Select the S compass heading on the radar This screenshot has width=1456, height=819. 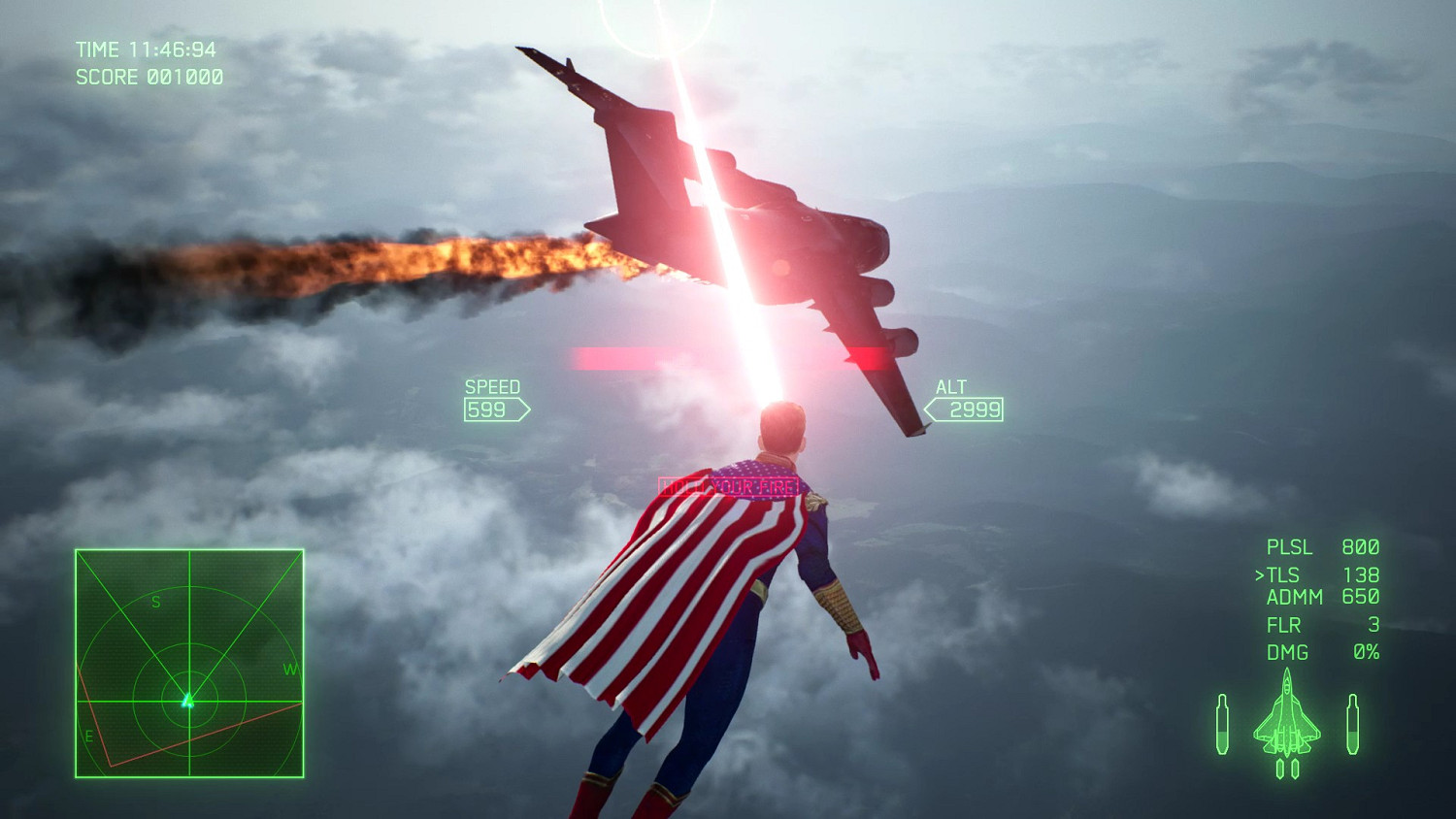click(155, 602)
